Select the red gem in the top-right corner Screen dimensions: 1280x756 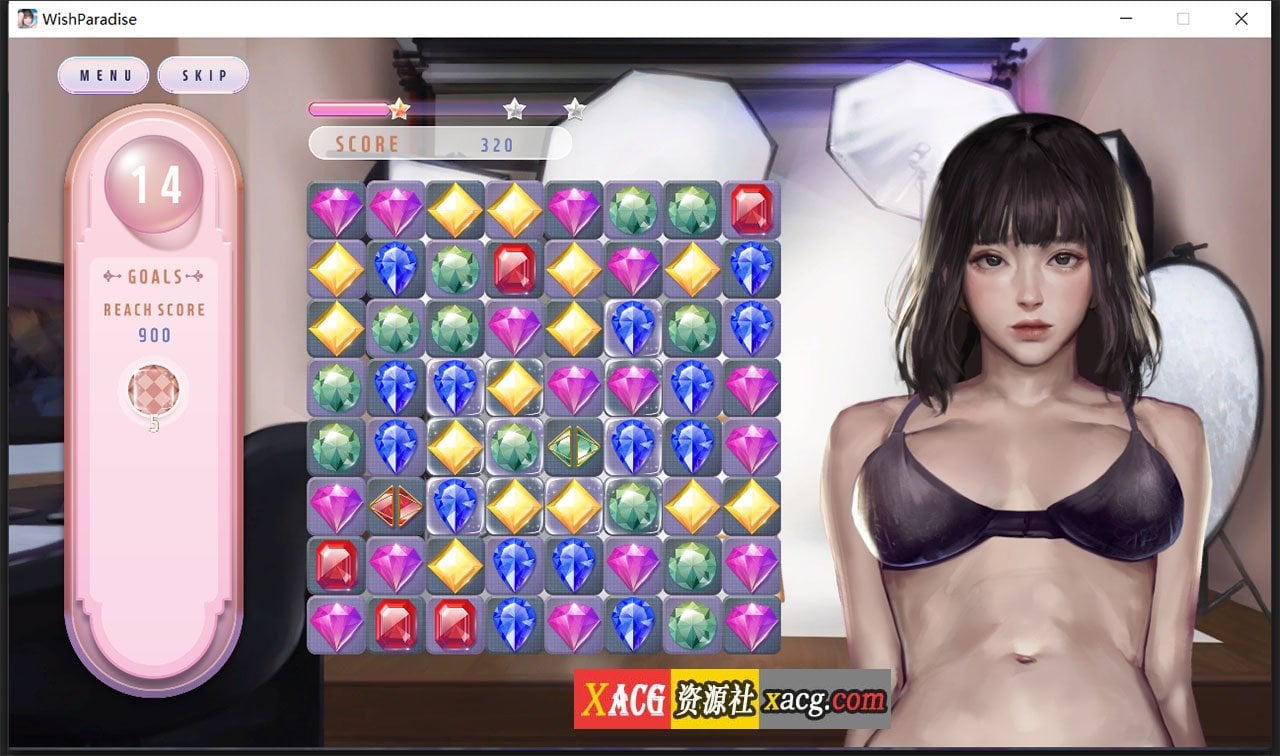pos(751,211)
